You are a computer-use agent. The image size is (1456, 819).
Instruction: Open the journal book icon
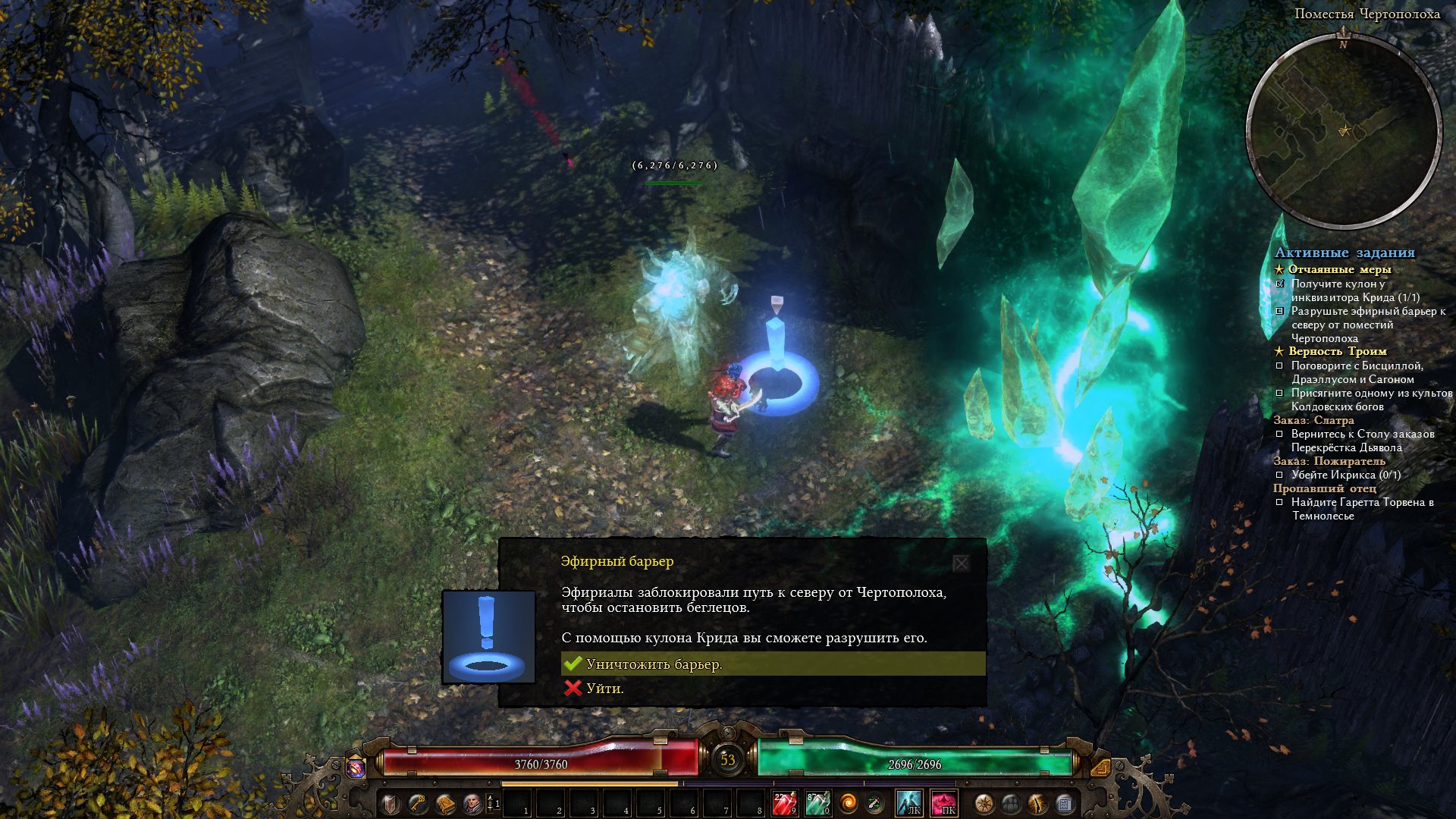pyautogui.click(x=445, y=803)
